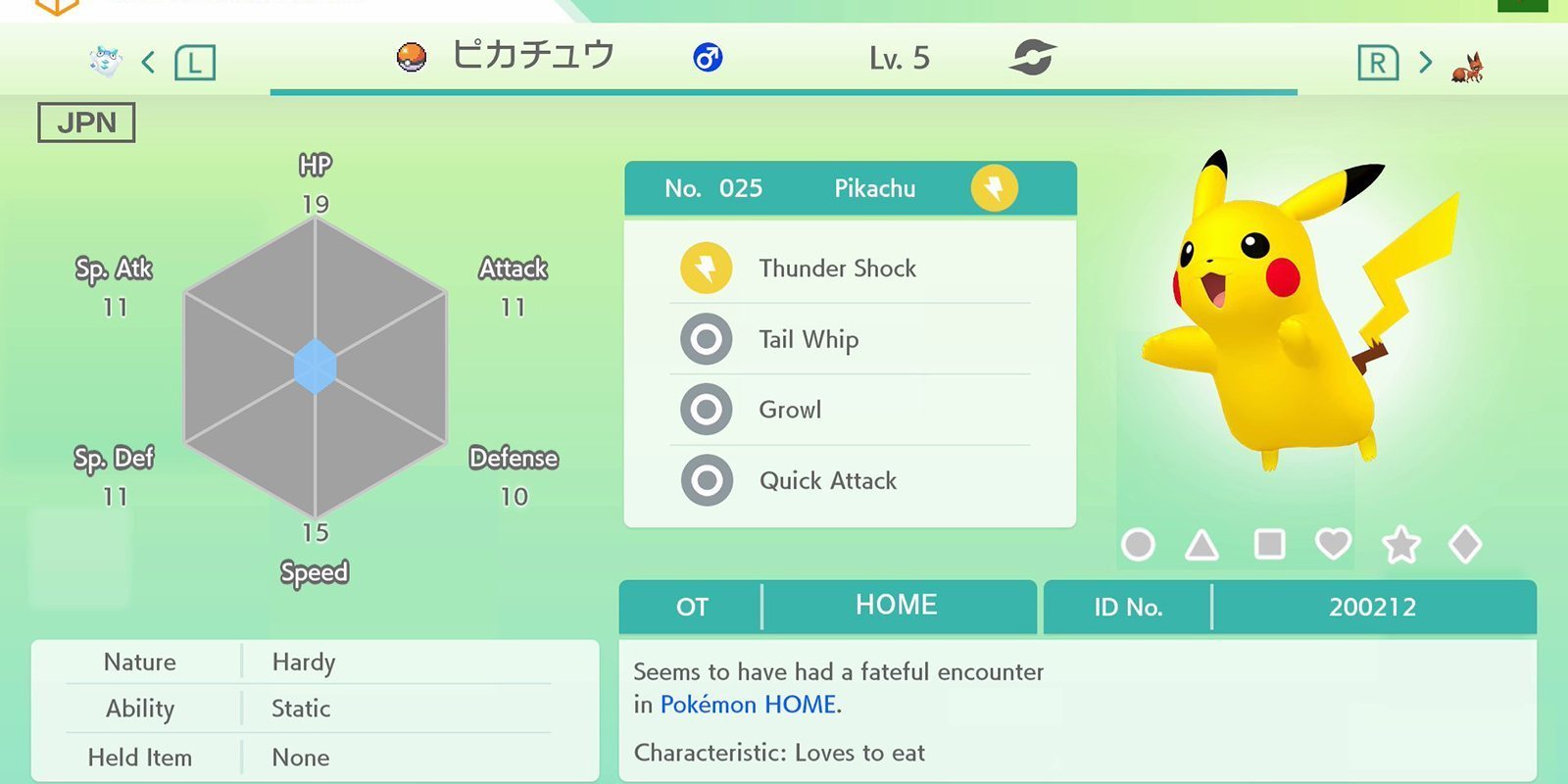
Task: Click the JPN language tag
Action: [84, 122]
